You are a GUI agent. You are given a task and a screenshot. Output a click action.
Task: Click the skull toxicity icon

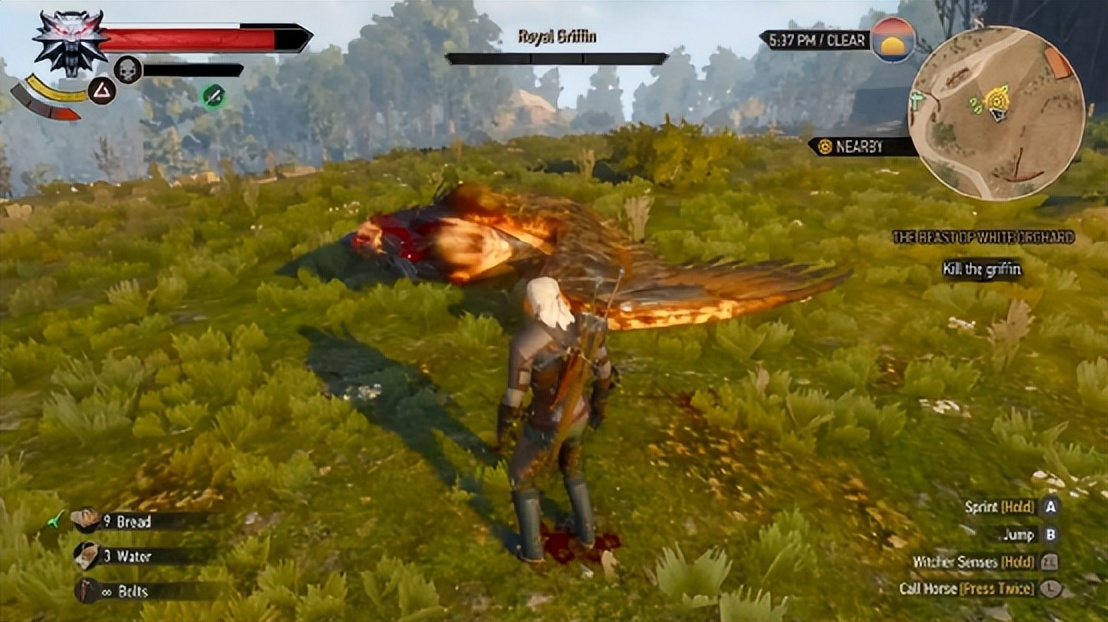128,69
